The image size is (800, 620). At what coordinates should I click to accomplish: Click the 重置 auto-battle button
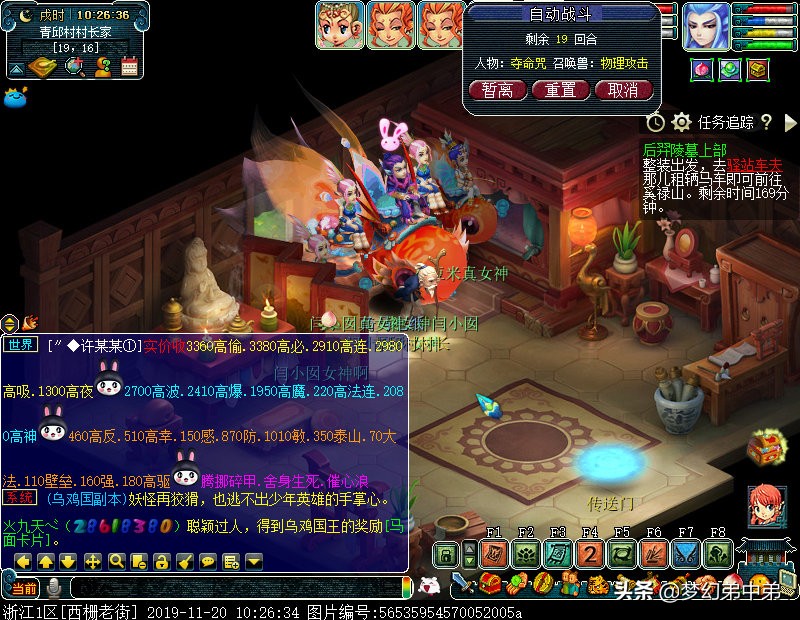pyautogui.click(x=560, y=90)
